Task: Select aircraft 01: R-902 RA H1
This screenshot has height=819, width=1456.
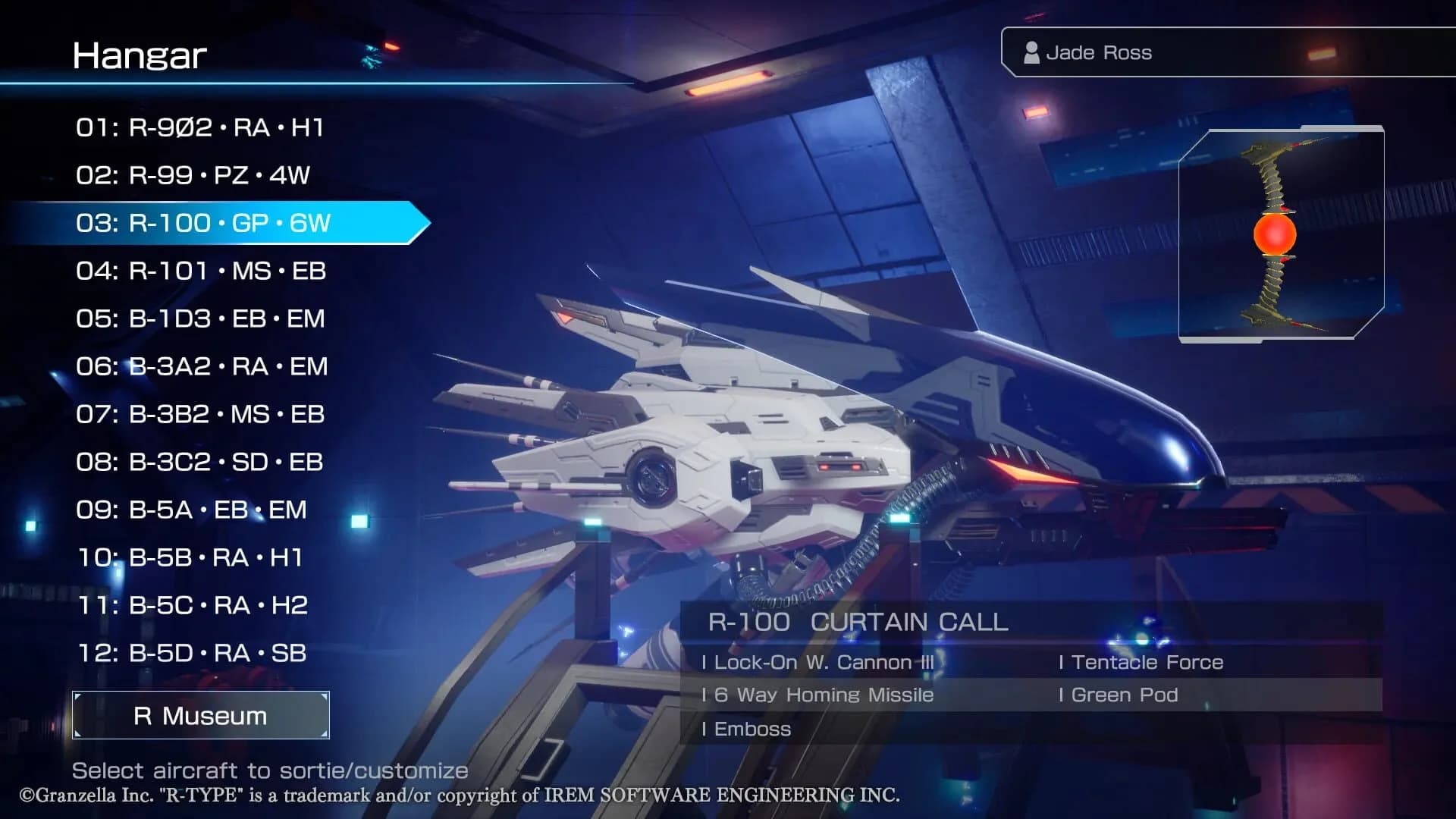Action: 201,128
